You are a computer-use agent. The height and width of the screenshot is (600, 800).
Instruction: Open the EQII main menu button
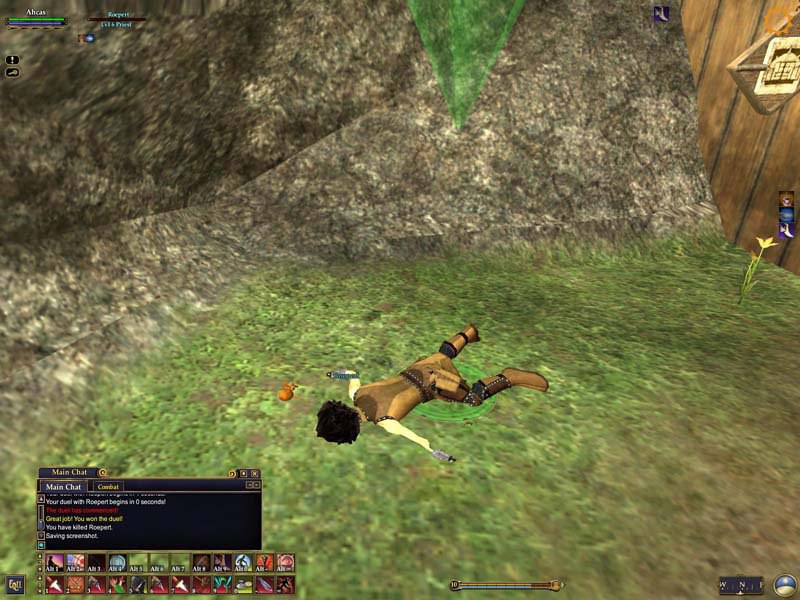click(x=15, y=584)
